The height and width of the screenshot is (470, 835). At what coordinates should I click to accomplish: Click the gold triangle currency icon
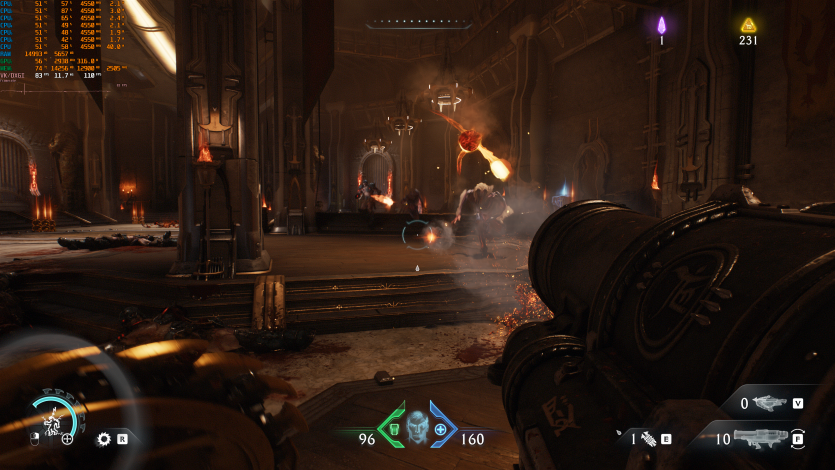pyautogui.click(x=748, y=25)
